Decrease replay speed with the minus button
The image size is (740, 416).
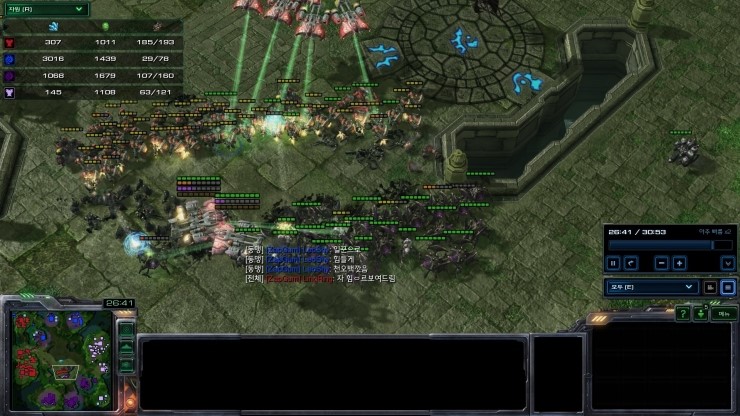point(661,263)
